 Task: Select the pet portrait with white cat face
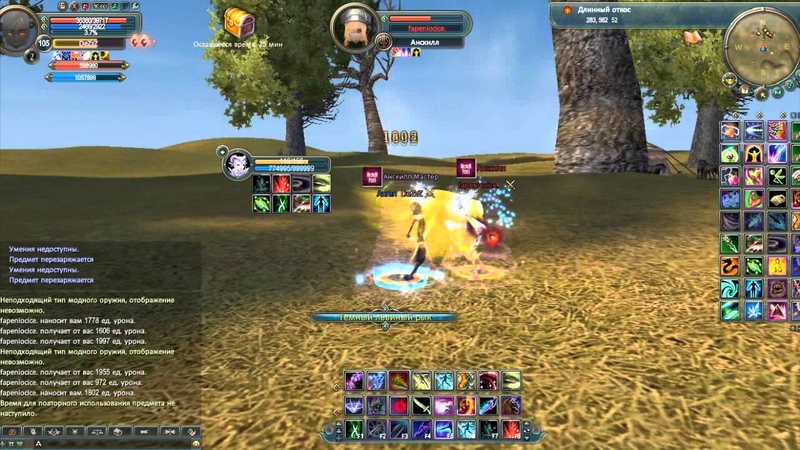(x=239, y=163)
